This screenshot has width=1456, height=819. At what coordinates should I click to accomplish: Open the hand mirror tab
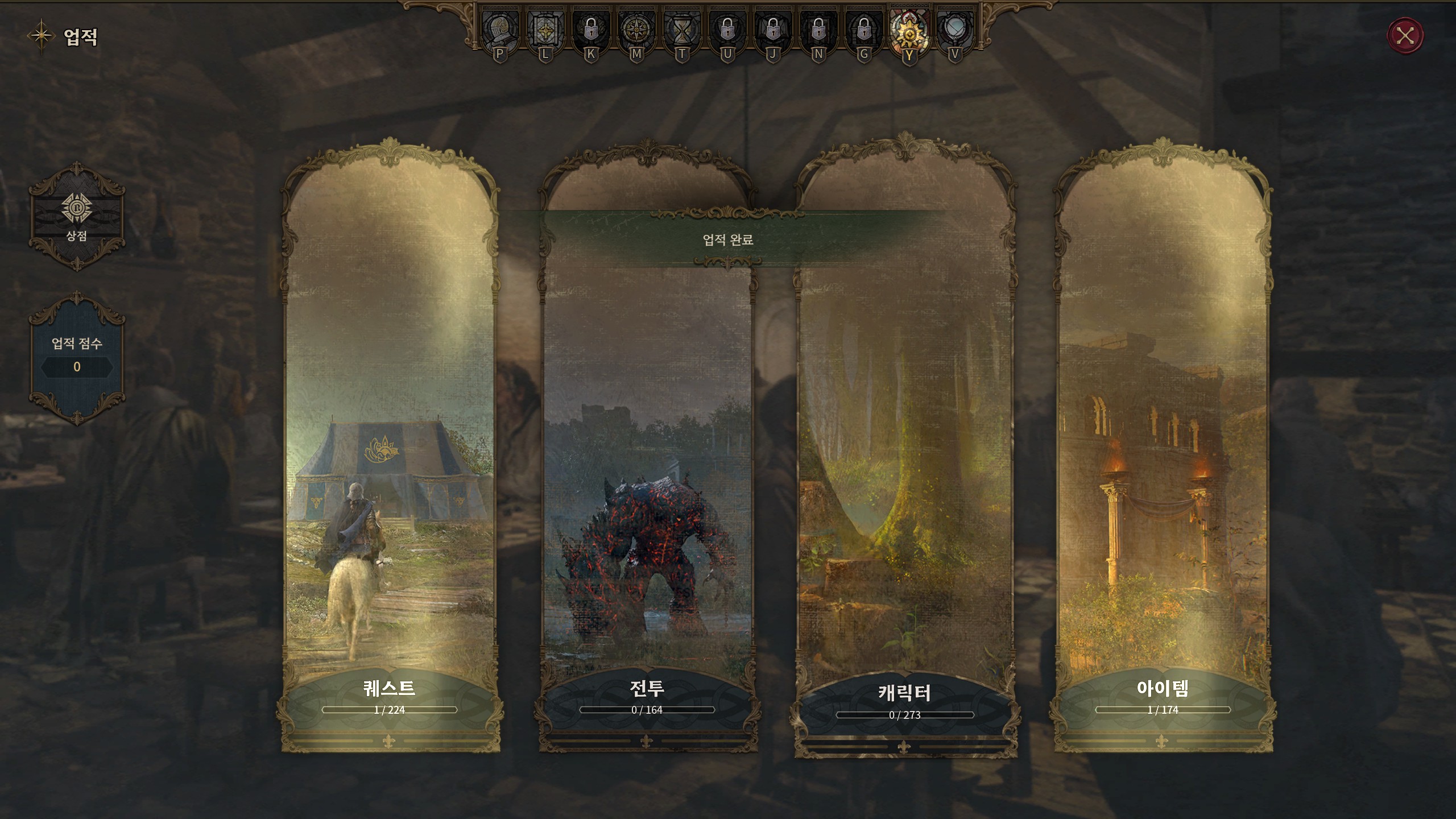click(x=954, y=30)
